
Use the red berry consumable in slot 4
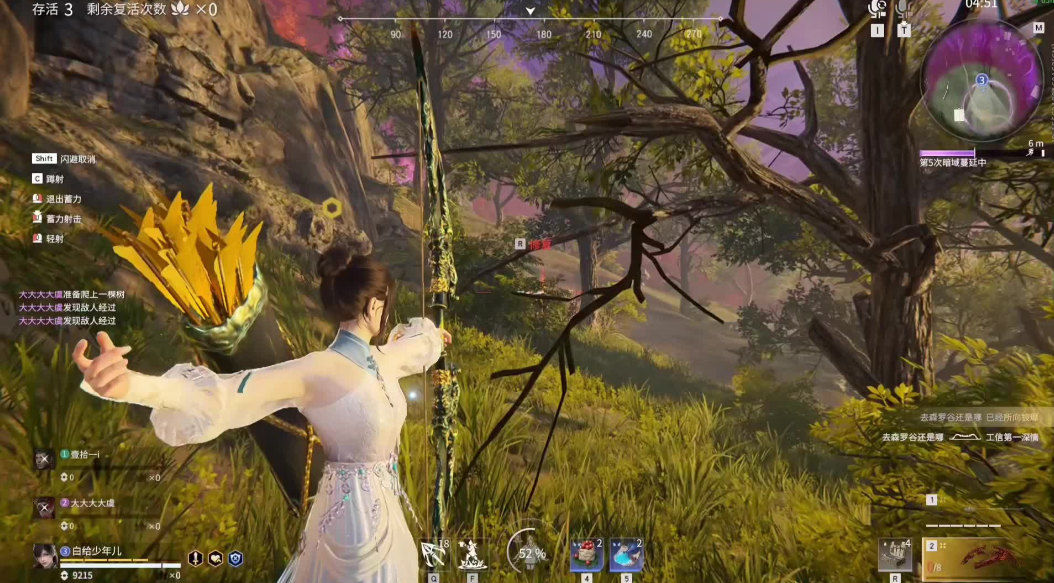(586, 554)
